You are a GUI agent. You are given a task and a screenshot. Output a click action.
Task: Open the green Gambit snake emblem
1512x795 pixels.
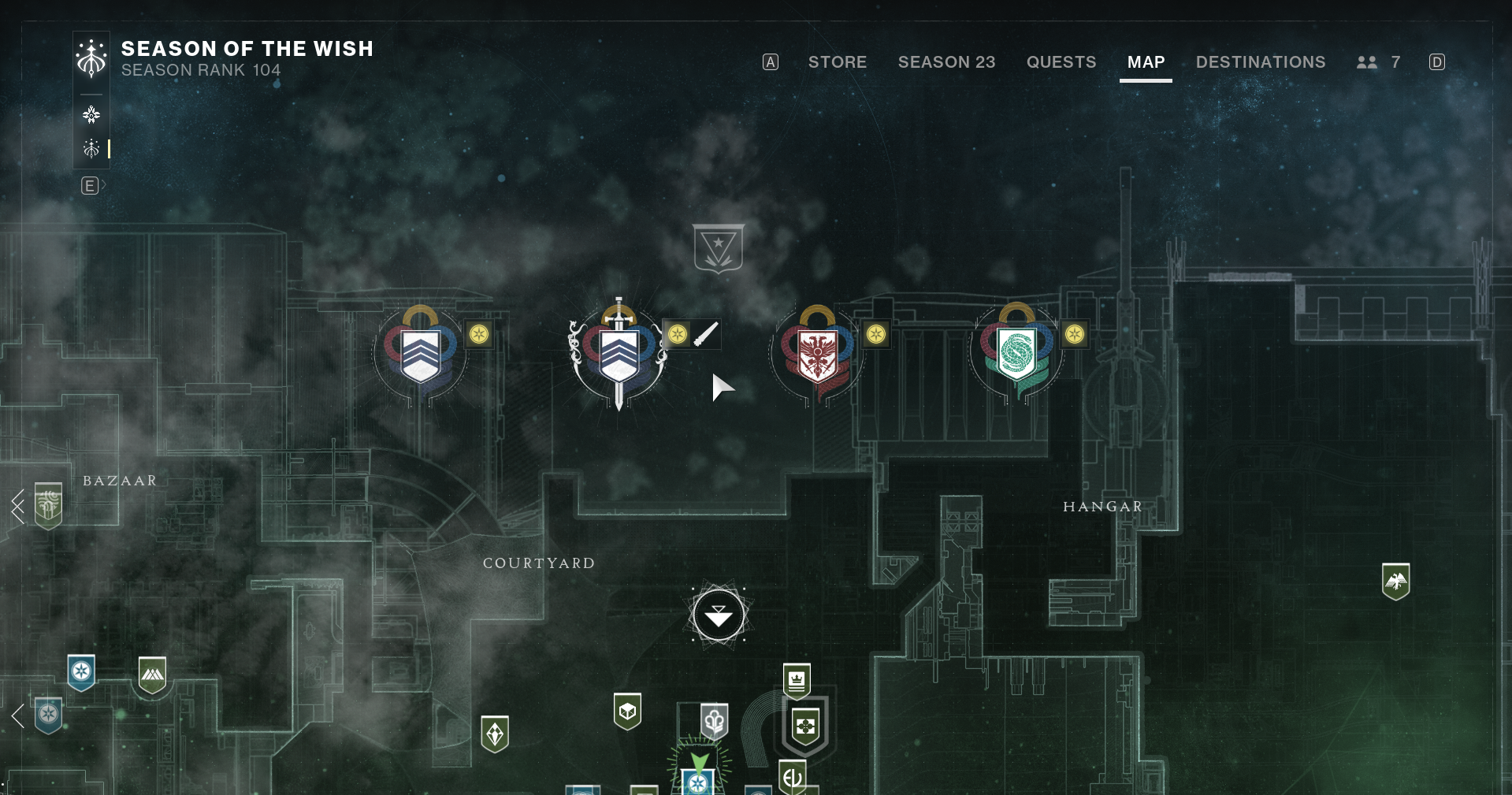tap(1016, 355)
